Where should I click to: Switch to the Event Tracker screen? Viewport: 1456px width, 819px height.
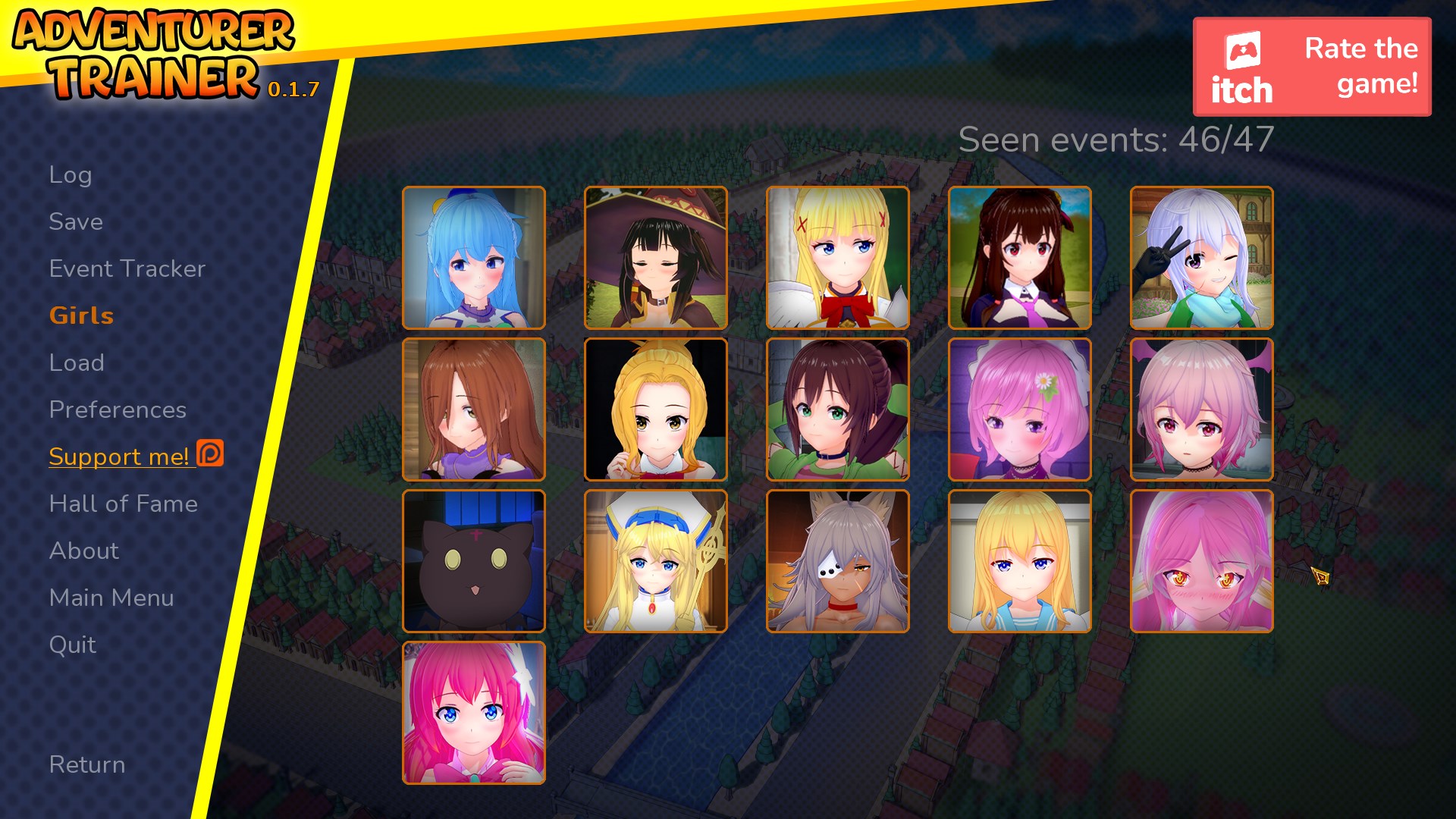pyautogui.click(x=126, y=268)
